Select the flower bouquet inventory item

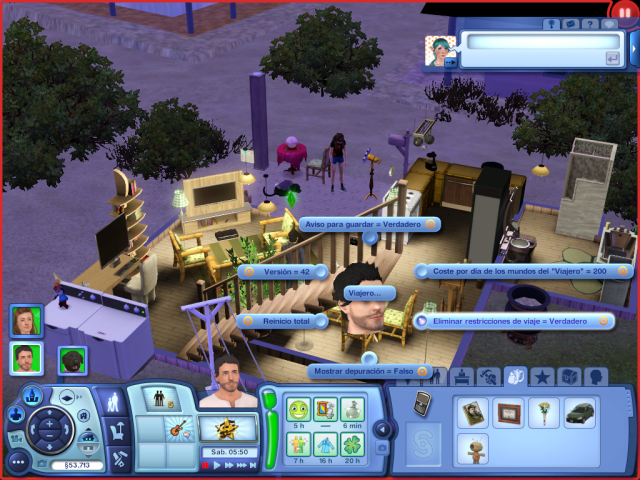[545, 413]
